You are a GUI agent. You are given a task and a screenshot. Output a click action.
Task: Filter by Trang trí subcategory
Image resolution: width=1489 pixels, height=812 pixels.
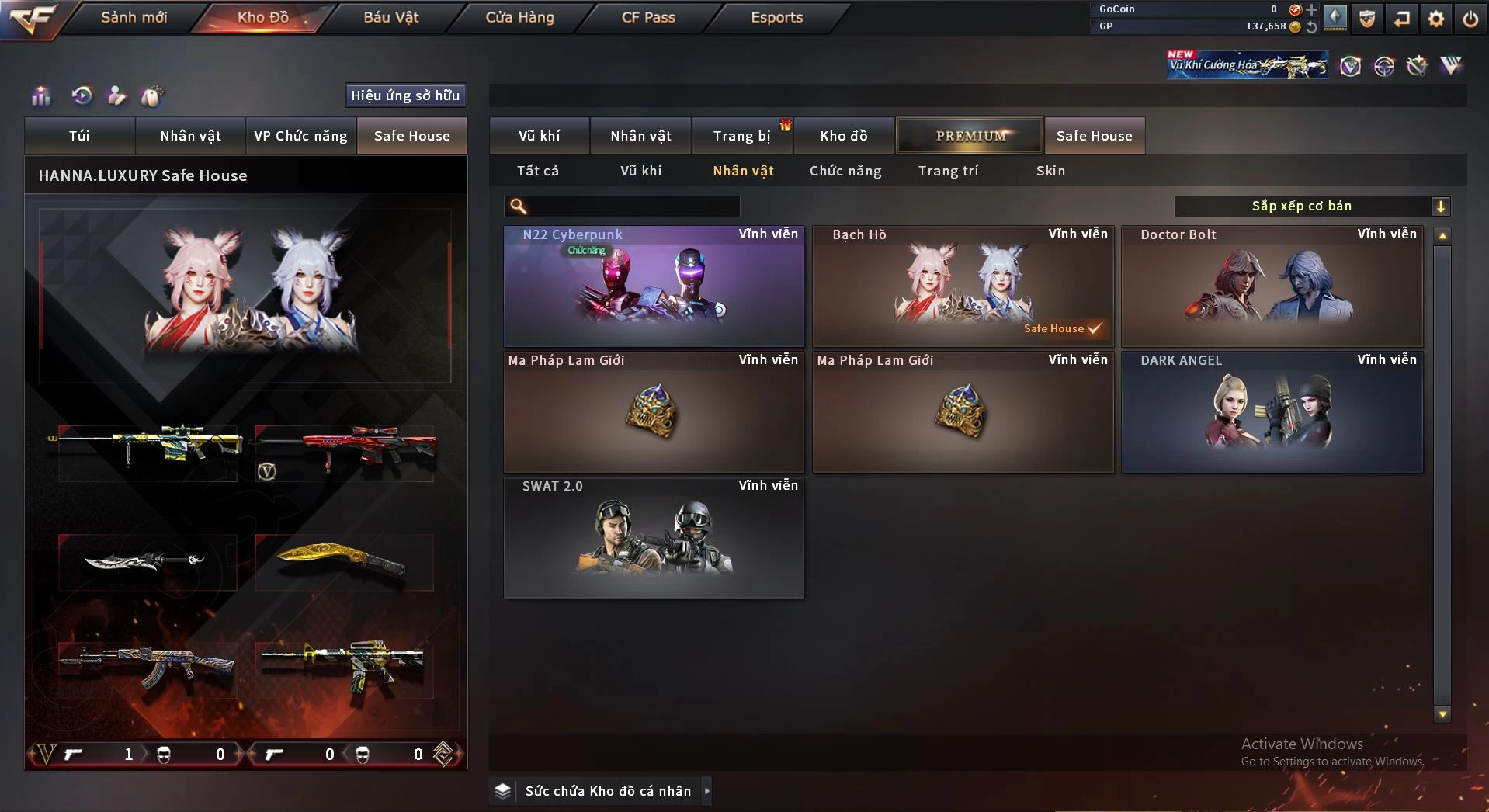pyautogui.click(x=948, y=171)
